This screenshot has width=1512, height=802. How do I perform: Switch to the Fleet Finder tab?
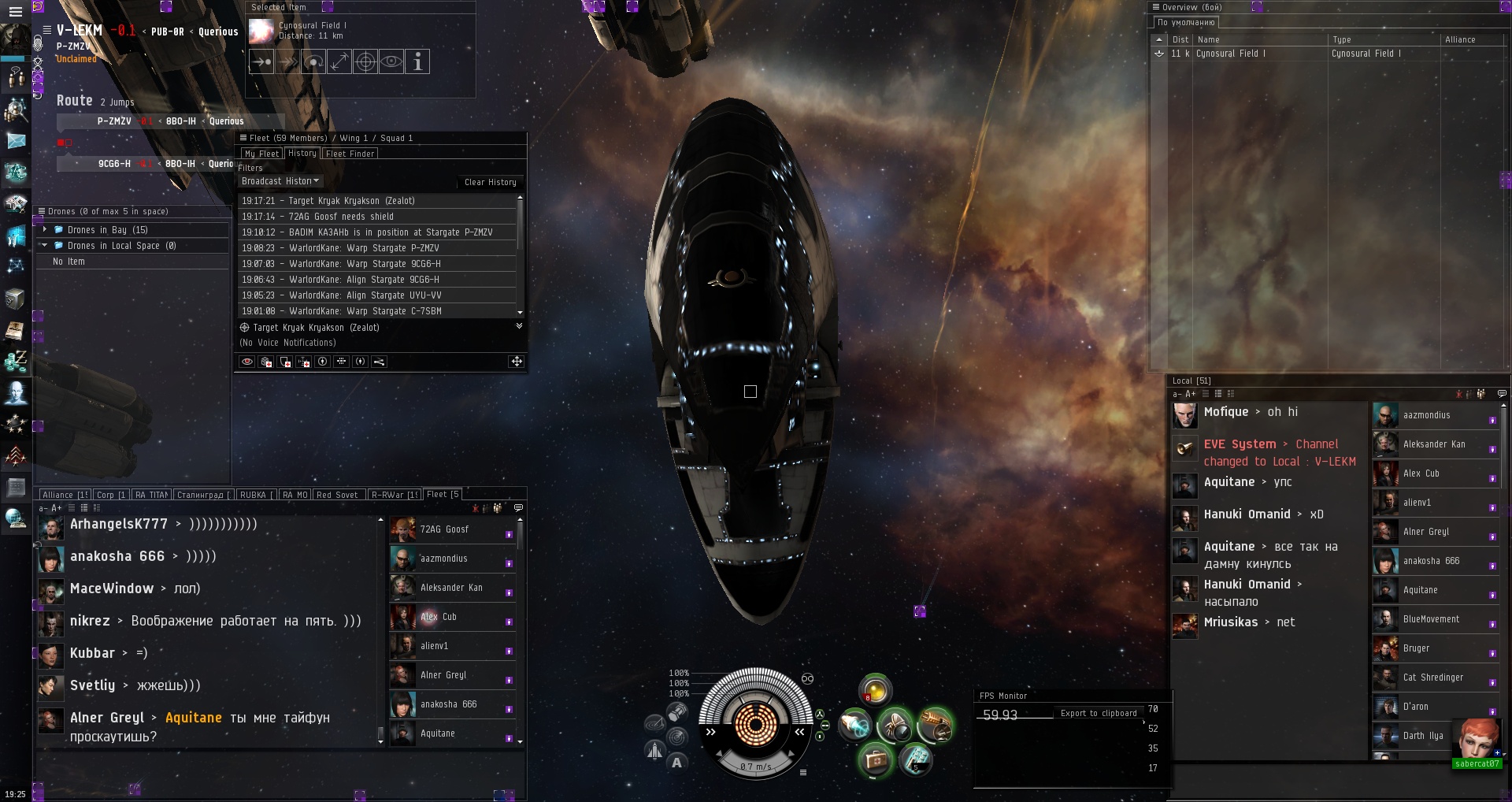point(350,154)
